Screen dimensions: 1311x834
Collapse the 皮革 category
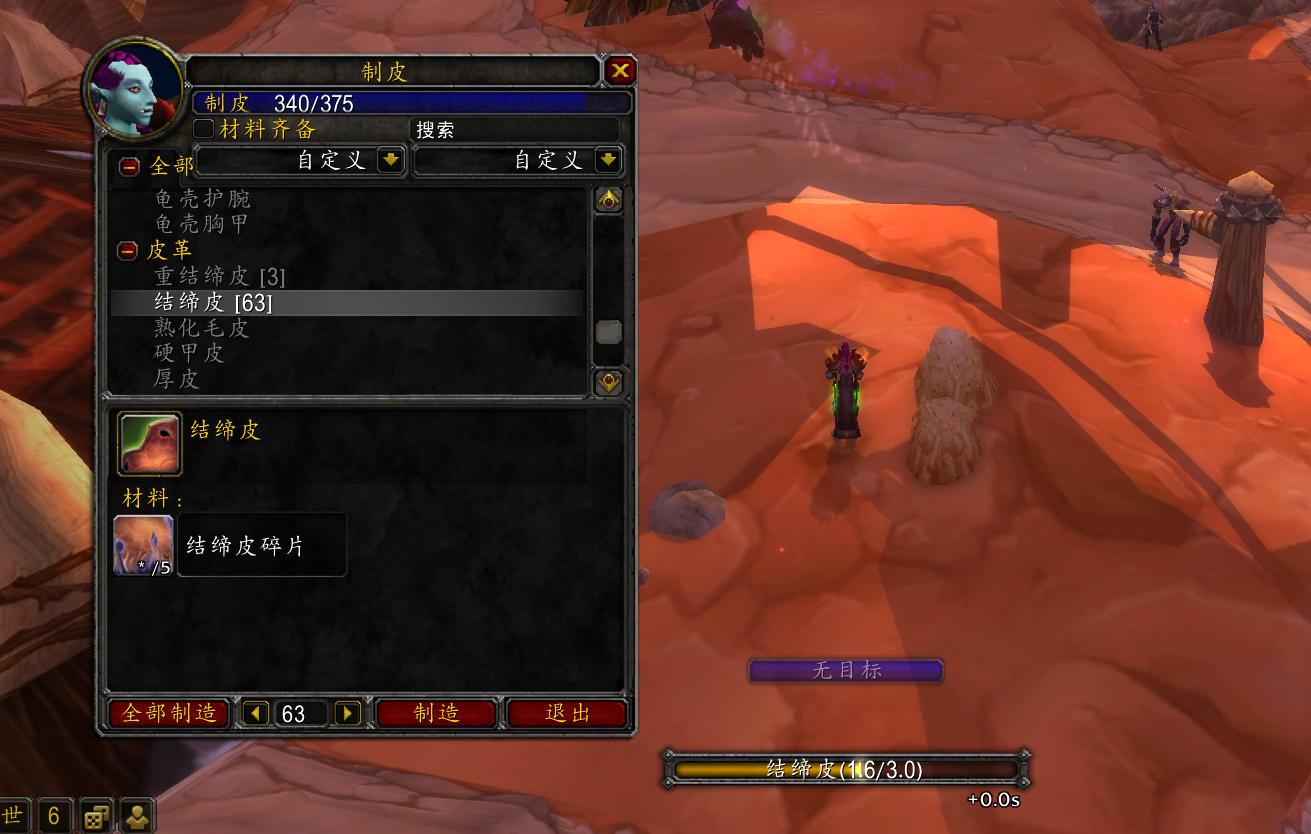(x=128, y=251)
